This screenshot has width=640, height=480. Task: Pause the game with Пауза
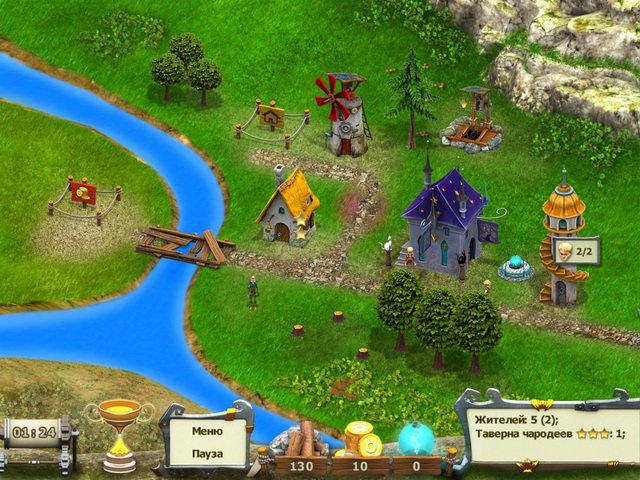pyautogui.click(x=207, y=452)
